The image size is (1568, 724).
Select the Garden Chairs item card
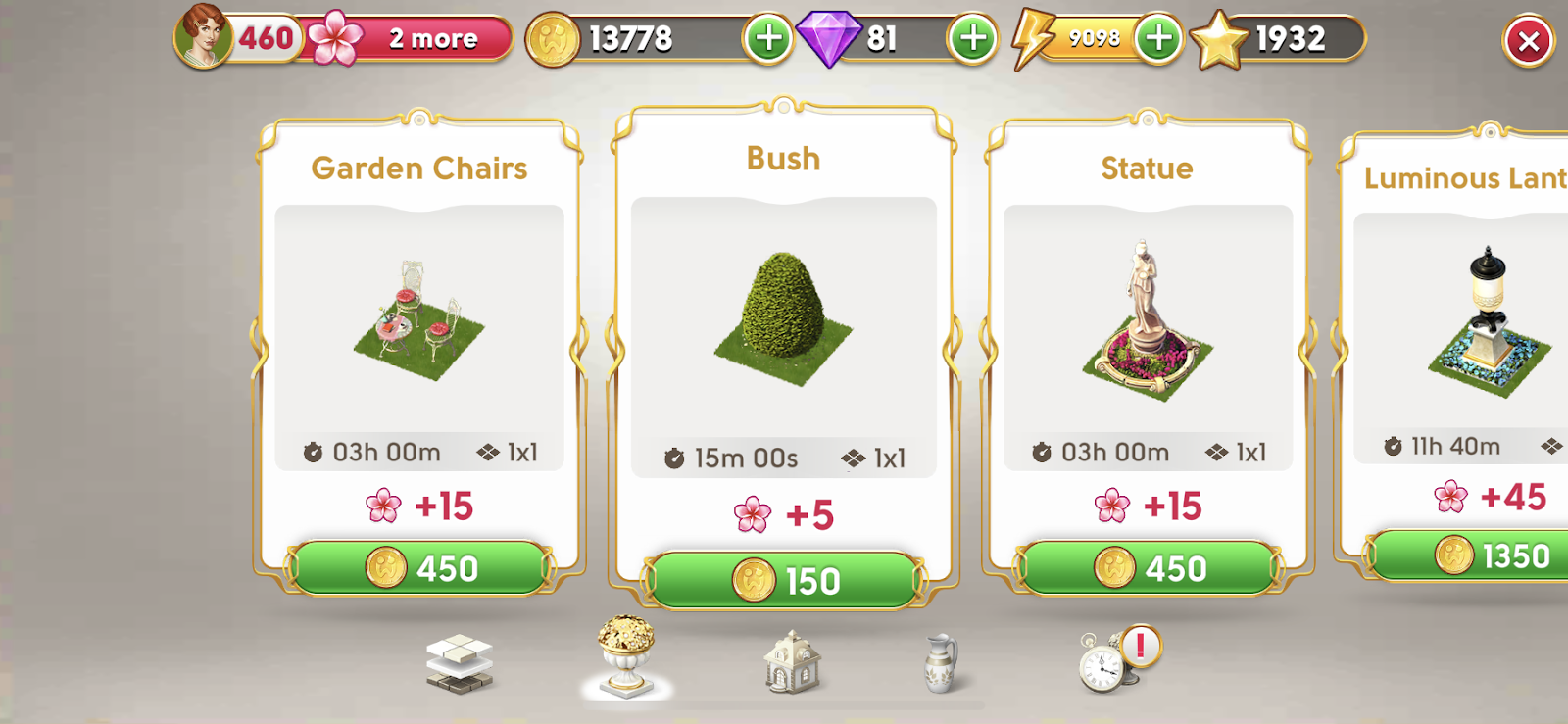(x=419, y=323)
